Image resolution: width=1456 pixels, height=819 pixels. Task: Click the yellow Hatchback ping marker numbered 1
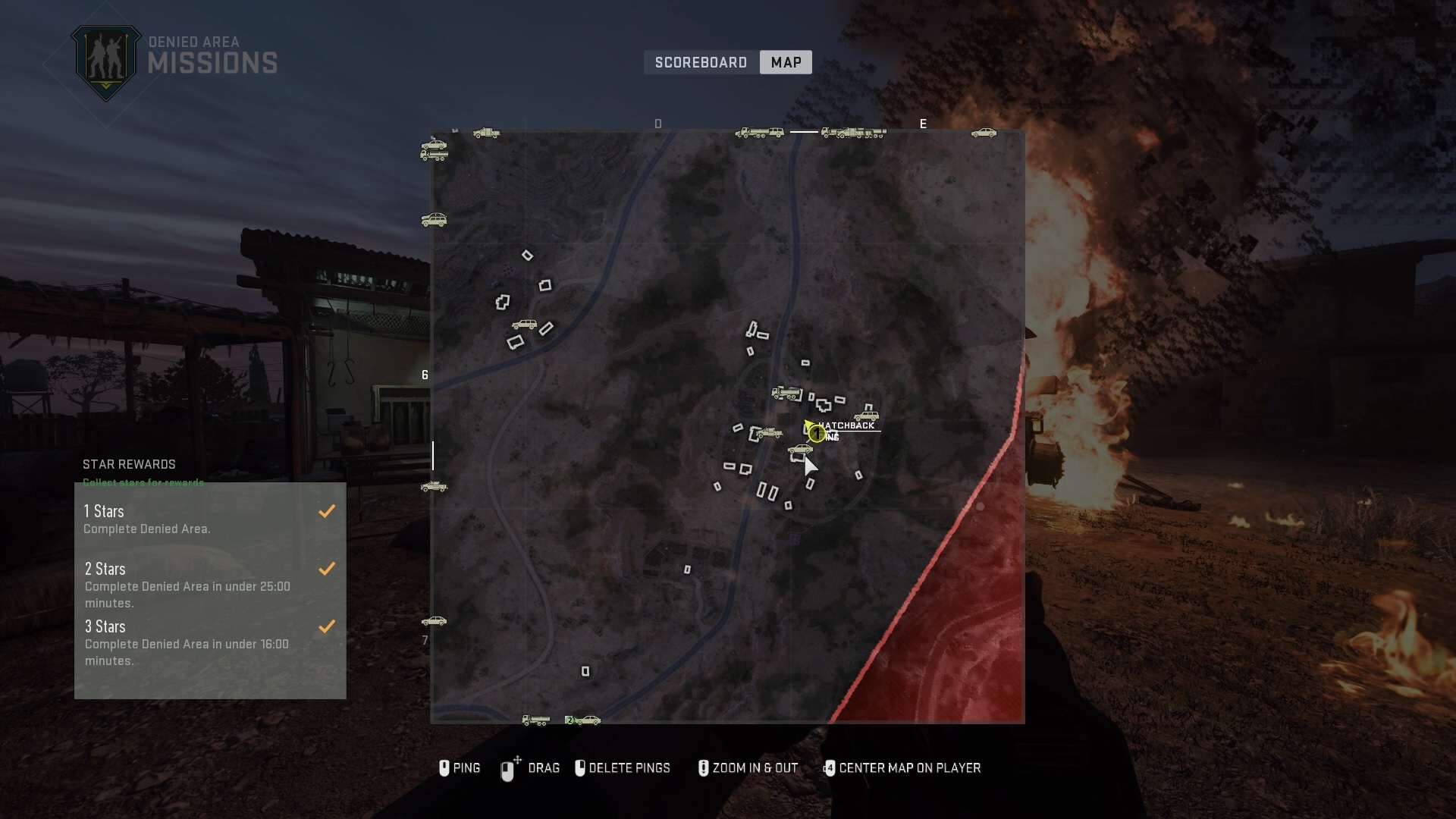click(816, 432)
